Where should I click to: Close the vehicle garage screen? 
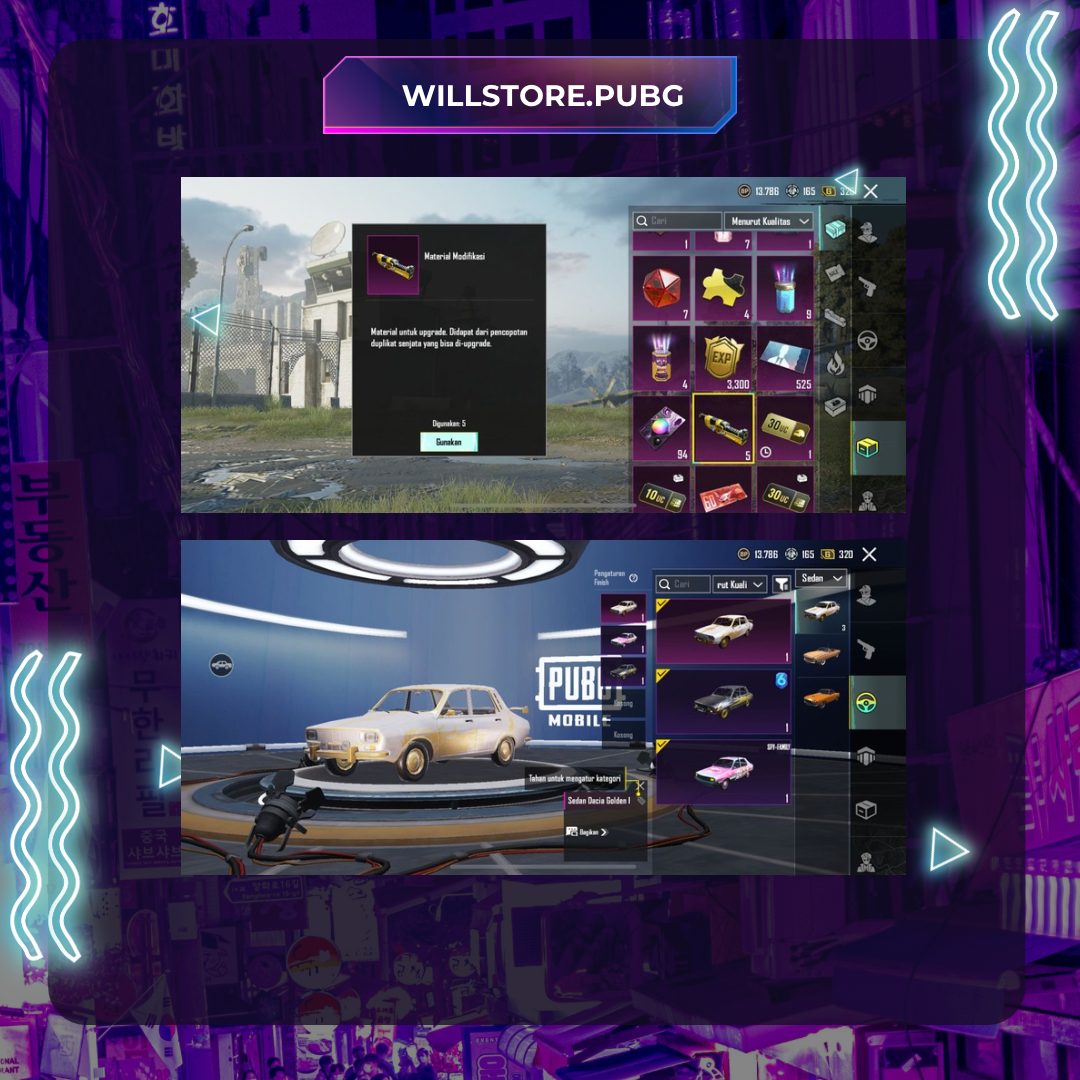[869, 554]
